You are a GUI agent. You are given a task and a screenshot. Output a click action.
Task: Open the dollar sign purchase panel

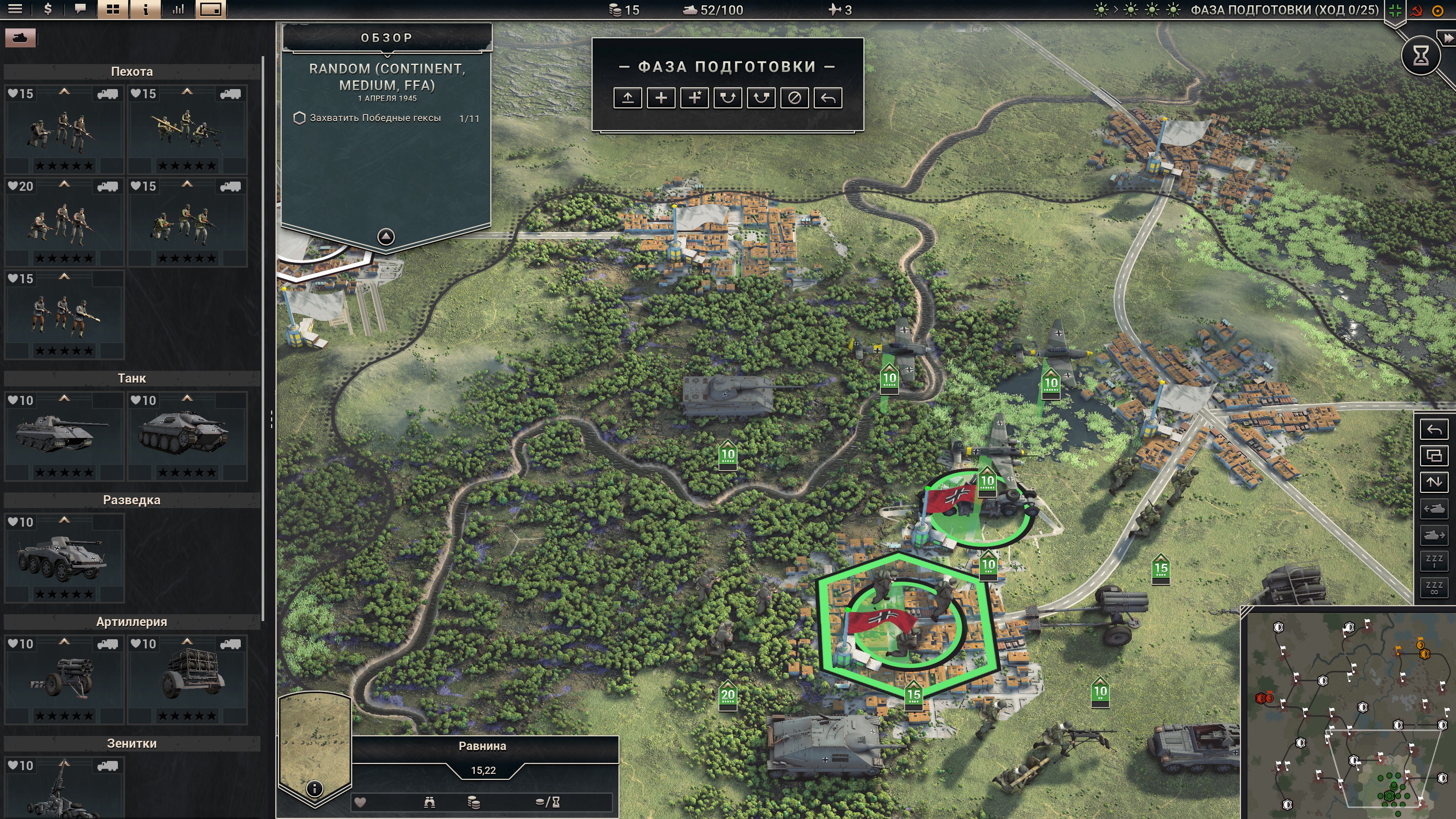(48, 9)
